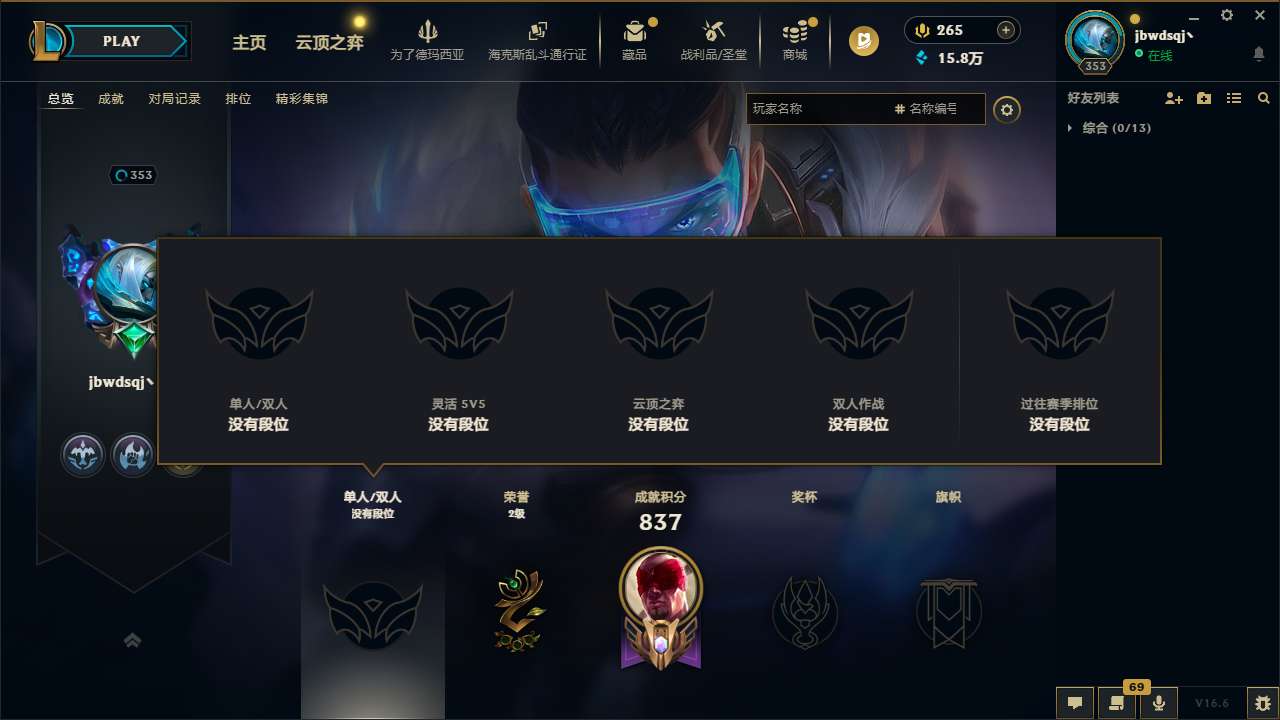Screen dimensions: 1280x720
Task: Open the message scroll icon showing 69 notifications
Action: pos(1117,703)
